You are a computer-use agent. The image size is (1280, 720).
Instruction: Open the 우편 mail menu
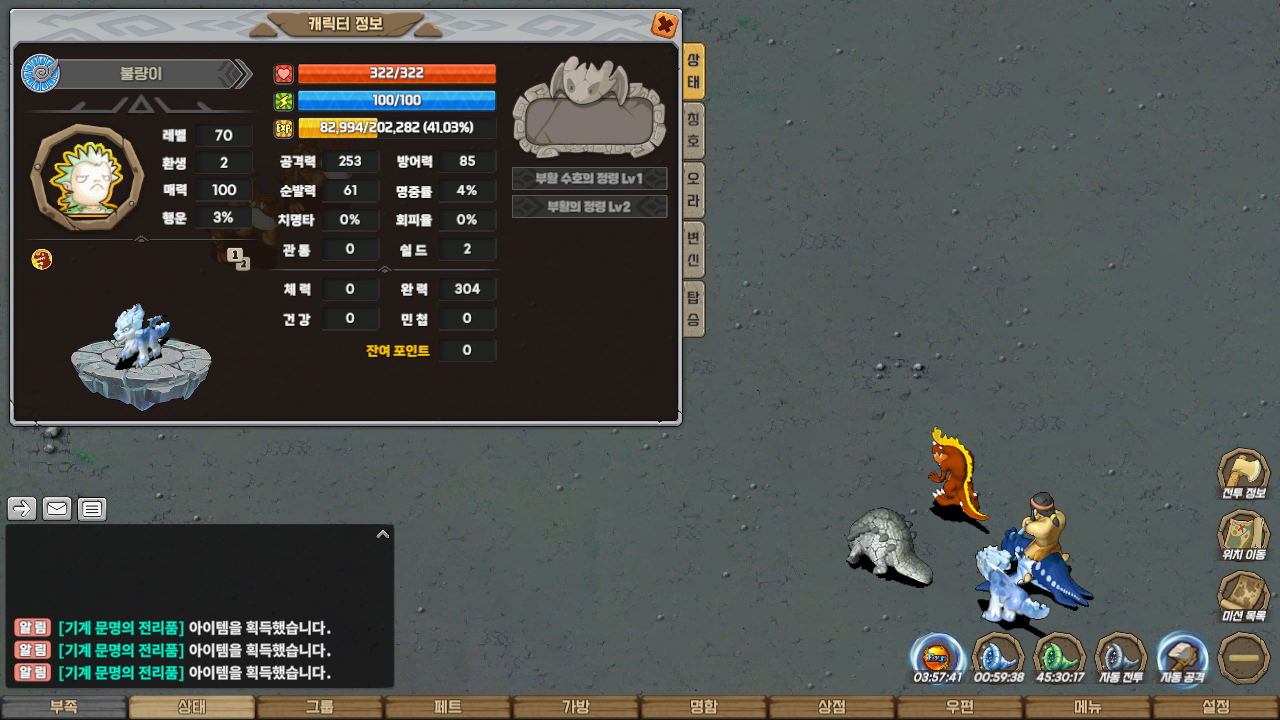click(959, 707)
